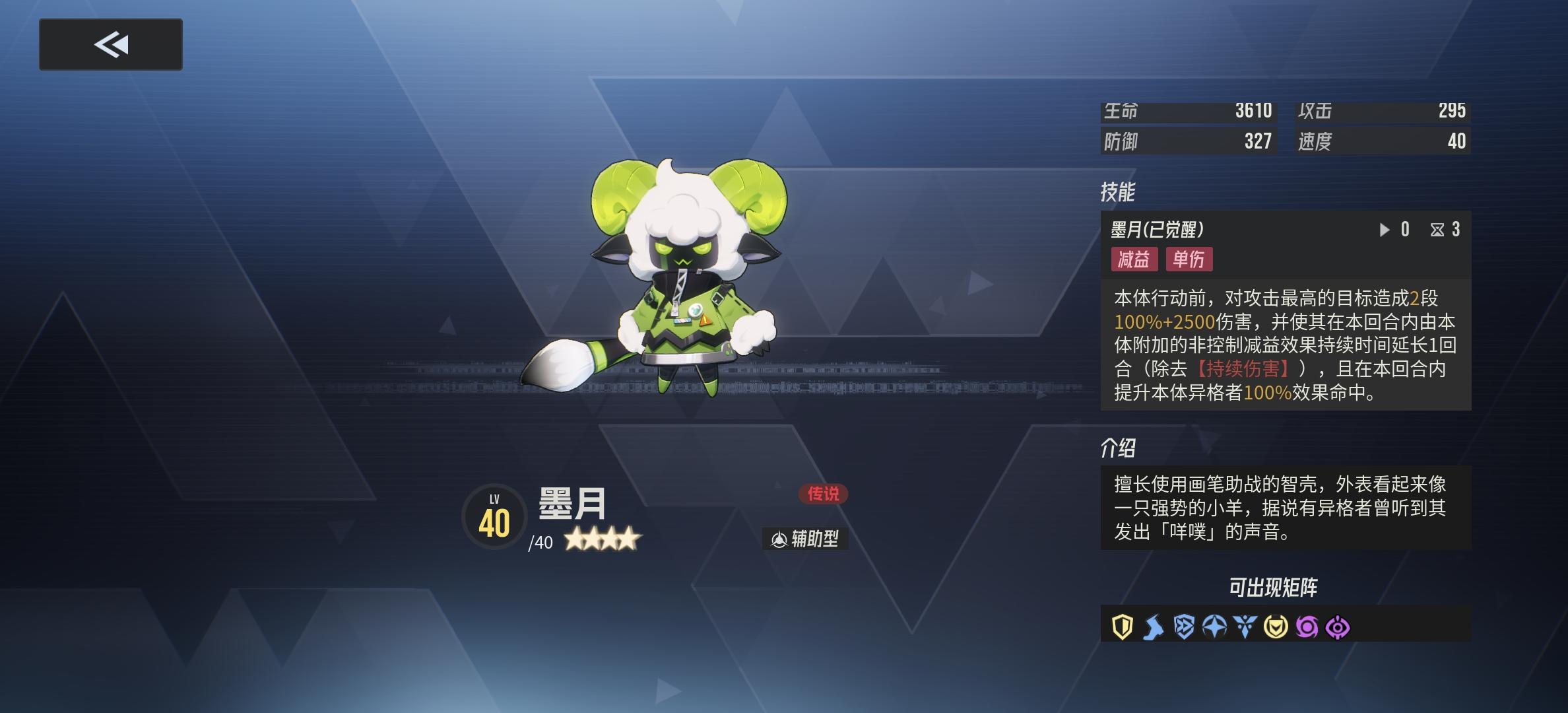Select the blue tri-emblem matrix icon
Viewport: 1568px width, 713px height.
(1245, 626)
